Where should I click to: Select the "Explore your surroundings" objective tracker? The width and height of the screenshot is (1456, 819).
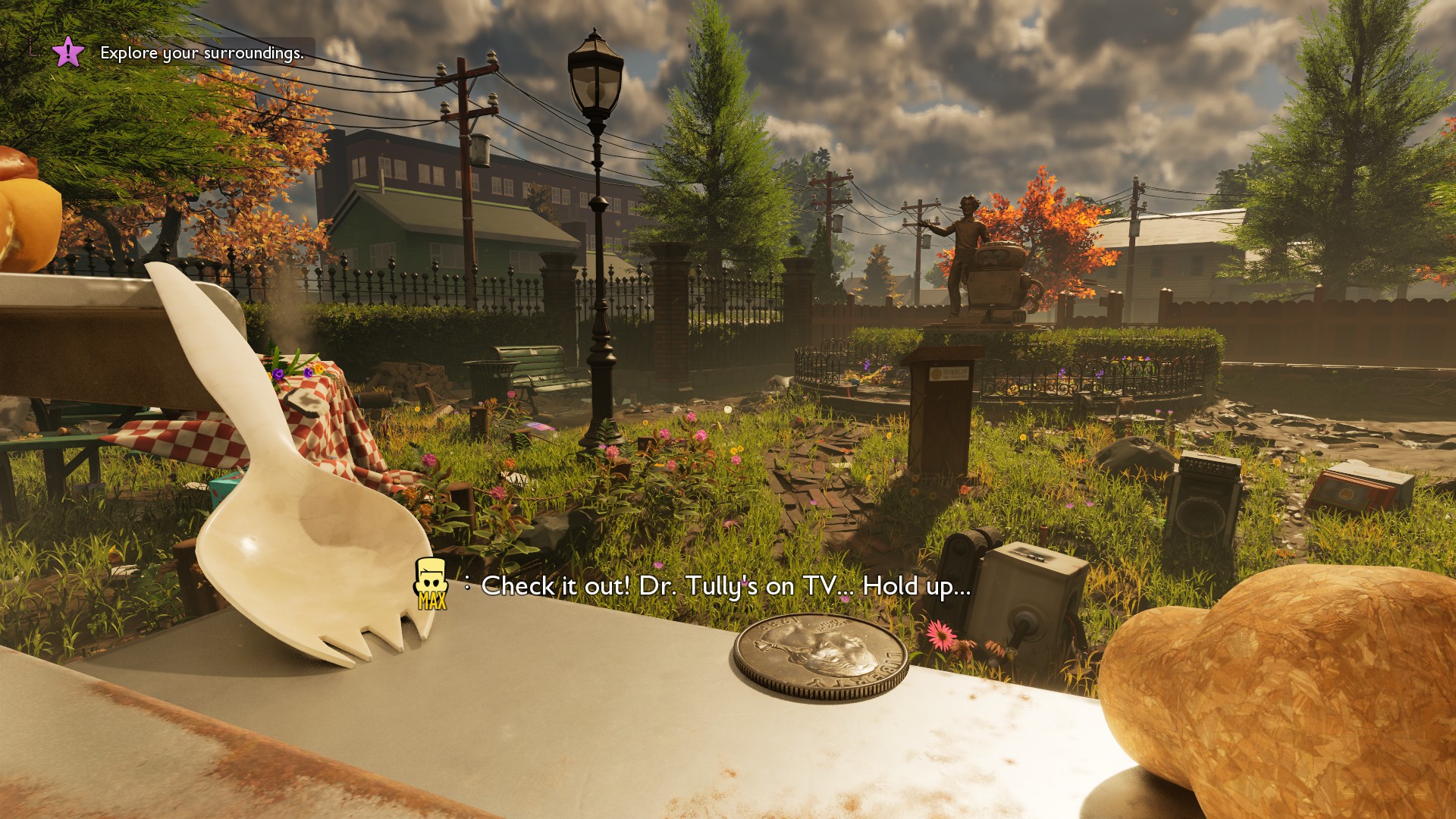click(x=202, y=53)
